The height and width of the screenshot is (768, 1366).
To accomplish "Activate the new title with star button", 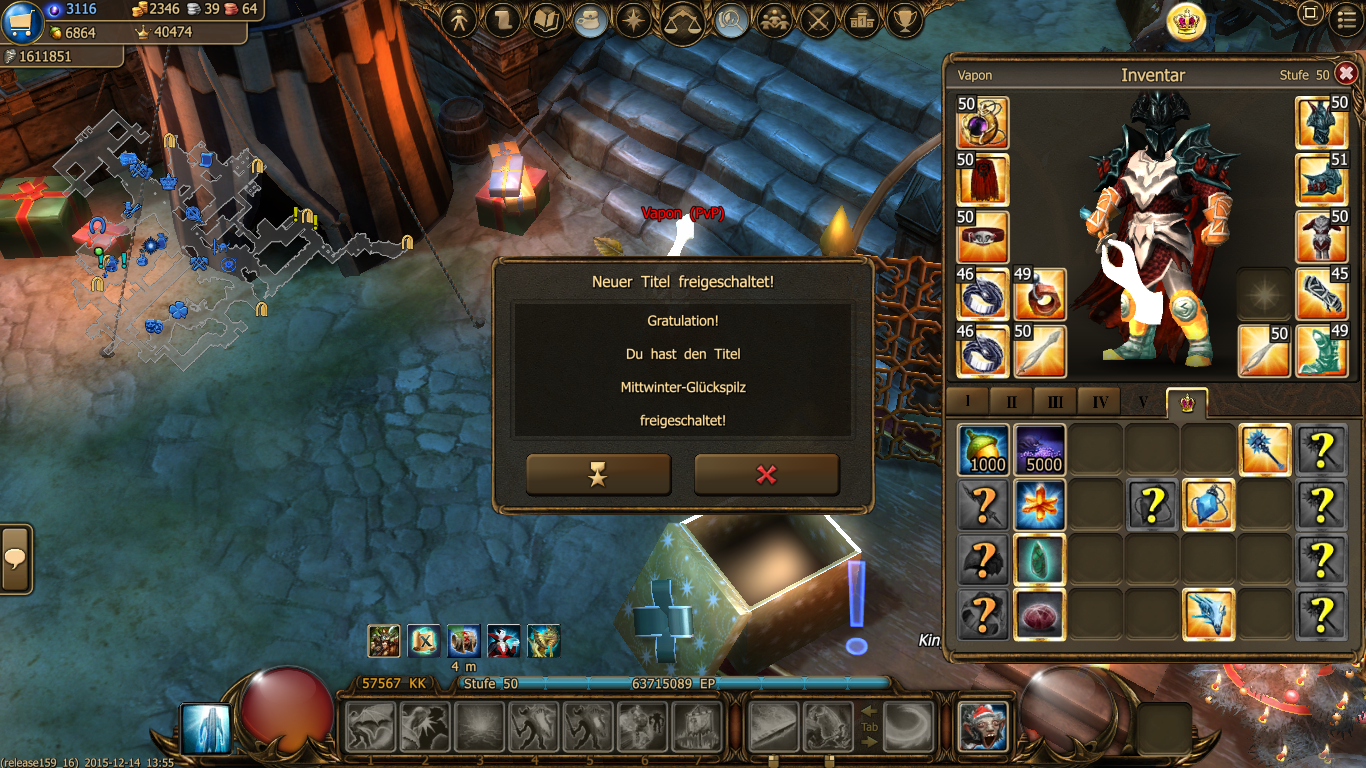I will click(x=598, y=475).
